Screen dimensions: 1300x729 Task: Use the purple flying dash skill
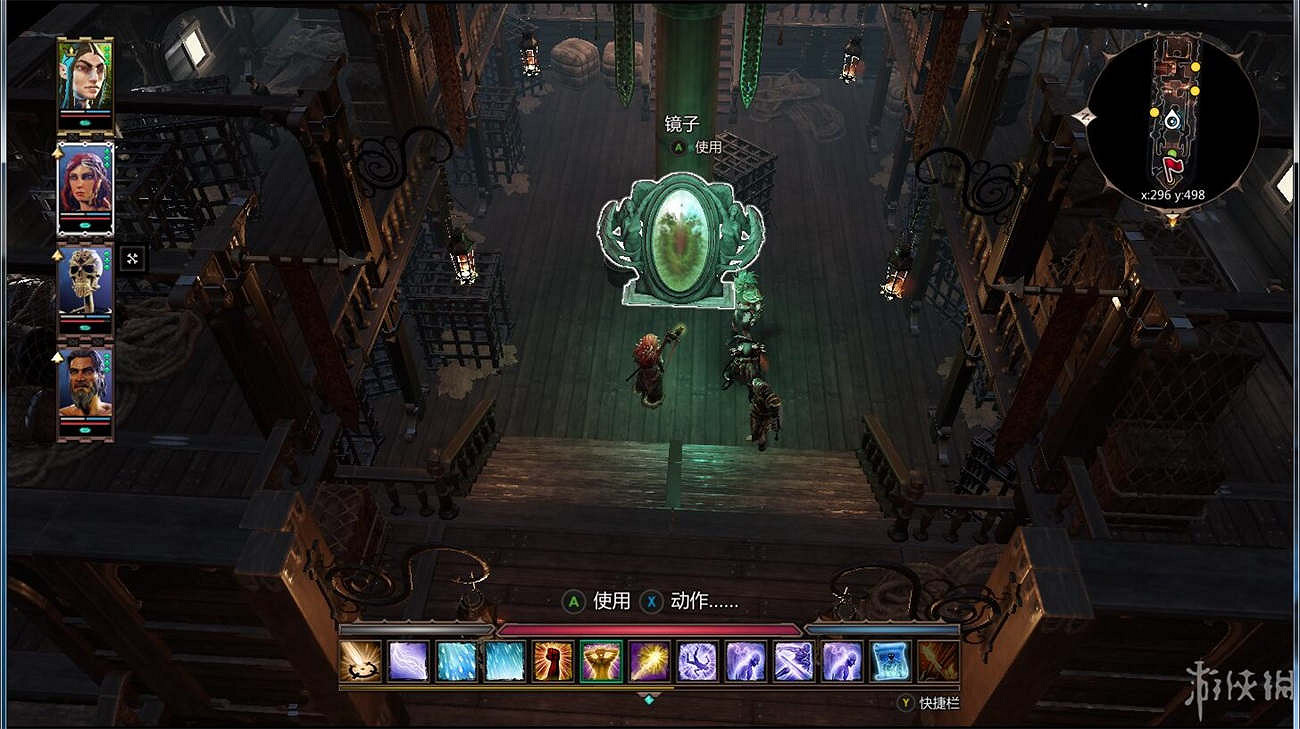(x=793, y=662)
